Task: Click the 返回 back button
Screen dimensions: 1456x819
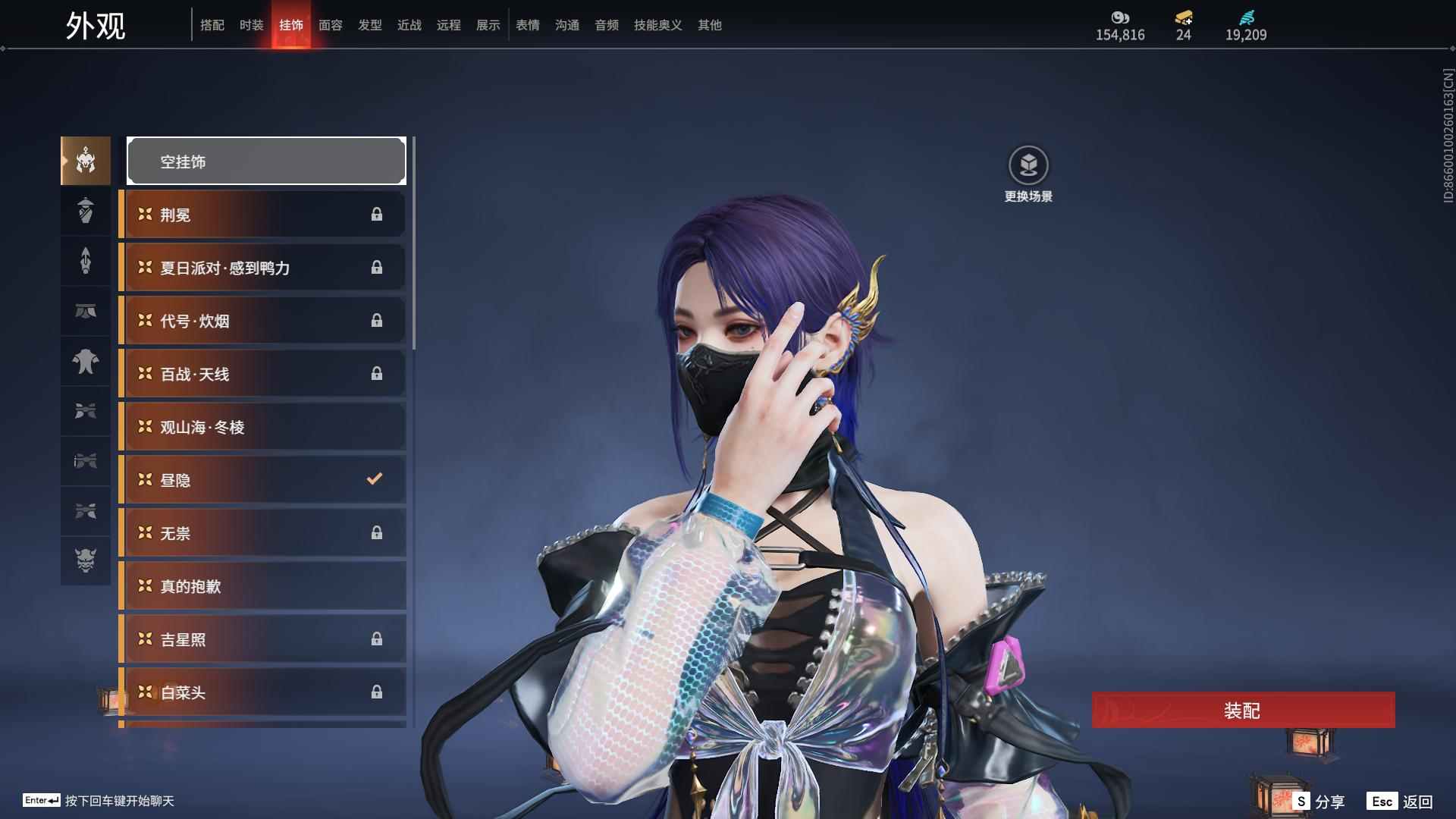Action: pos(1401,802)
